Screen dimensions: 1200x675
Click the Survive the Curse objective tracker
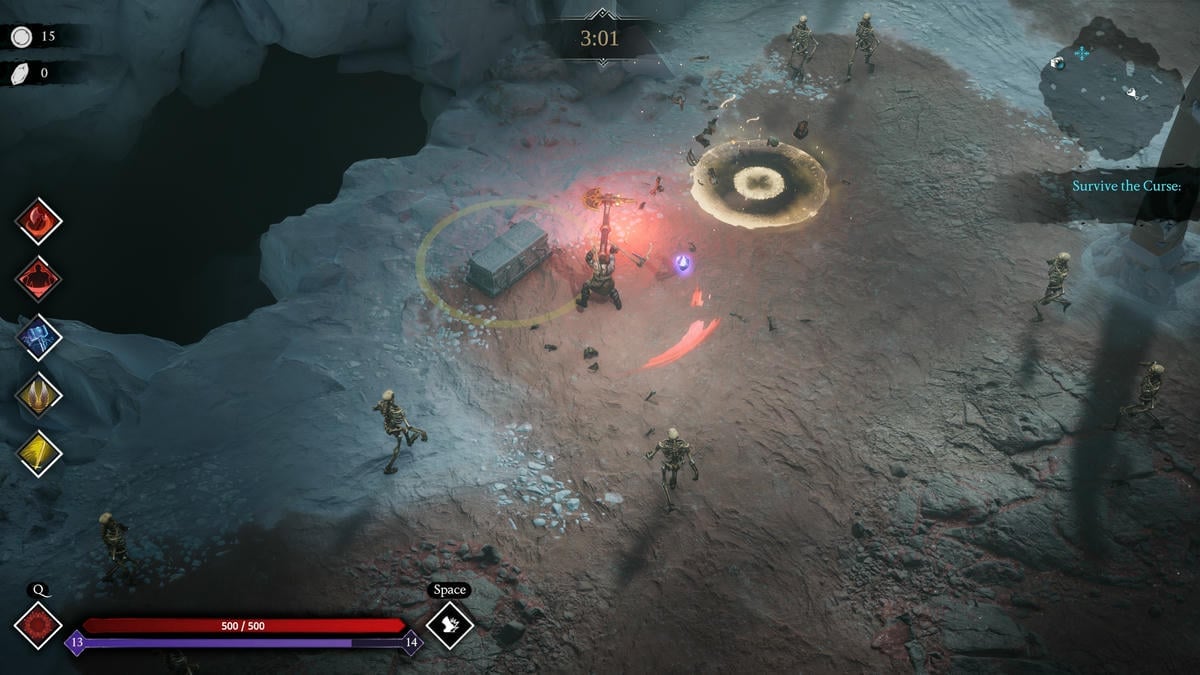click(1127, 187)
